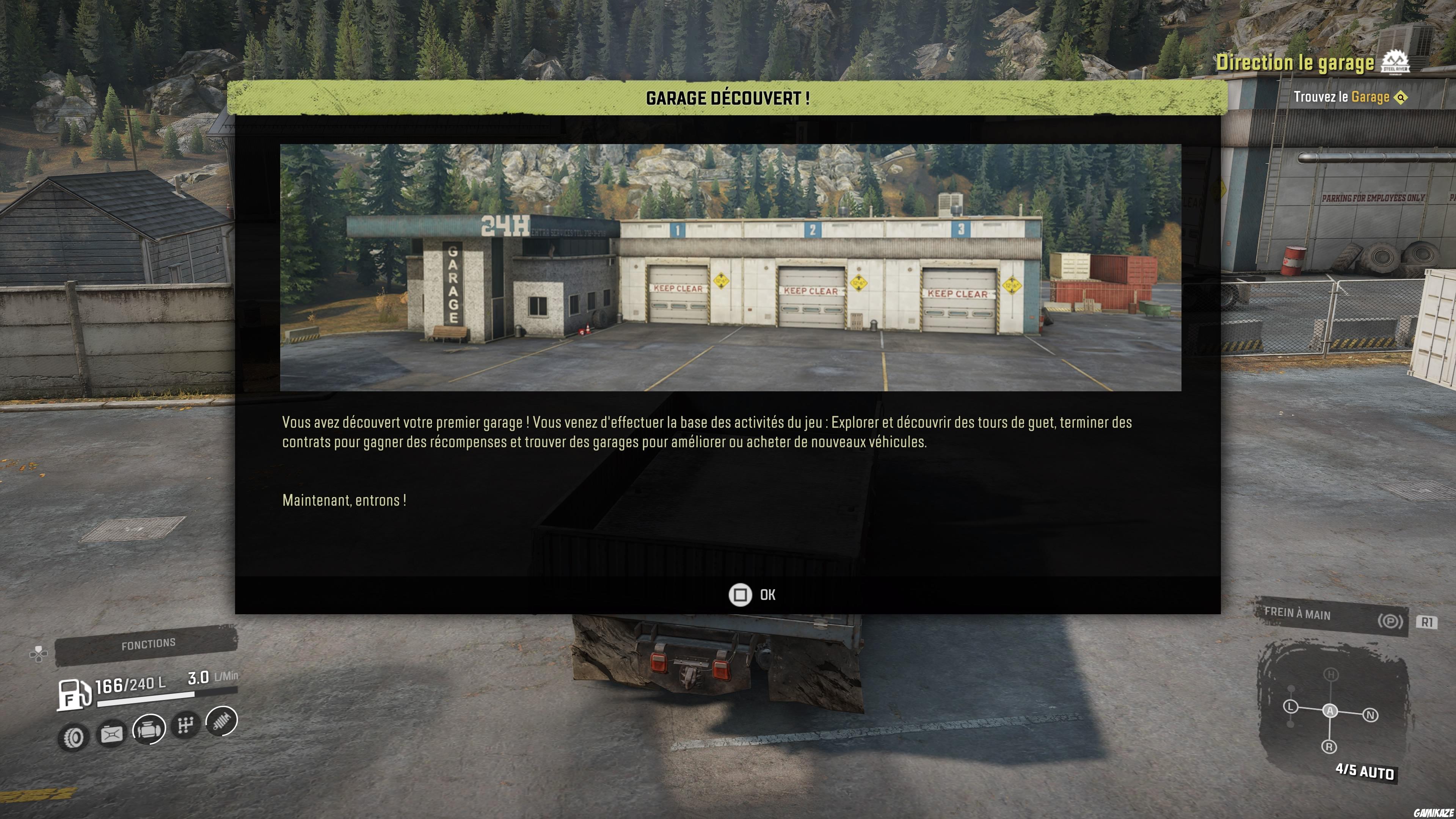Image resolution: width=1456 pixels, height=819 pixels.
Task: Confirm the garage discovery with OK
Action: pyautogui.click(x=752, y=595)
